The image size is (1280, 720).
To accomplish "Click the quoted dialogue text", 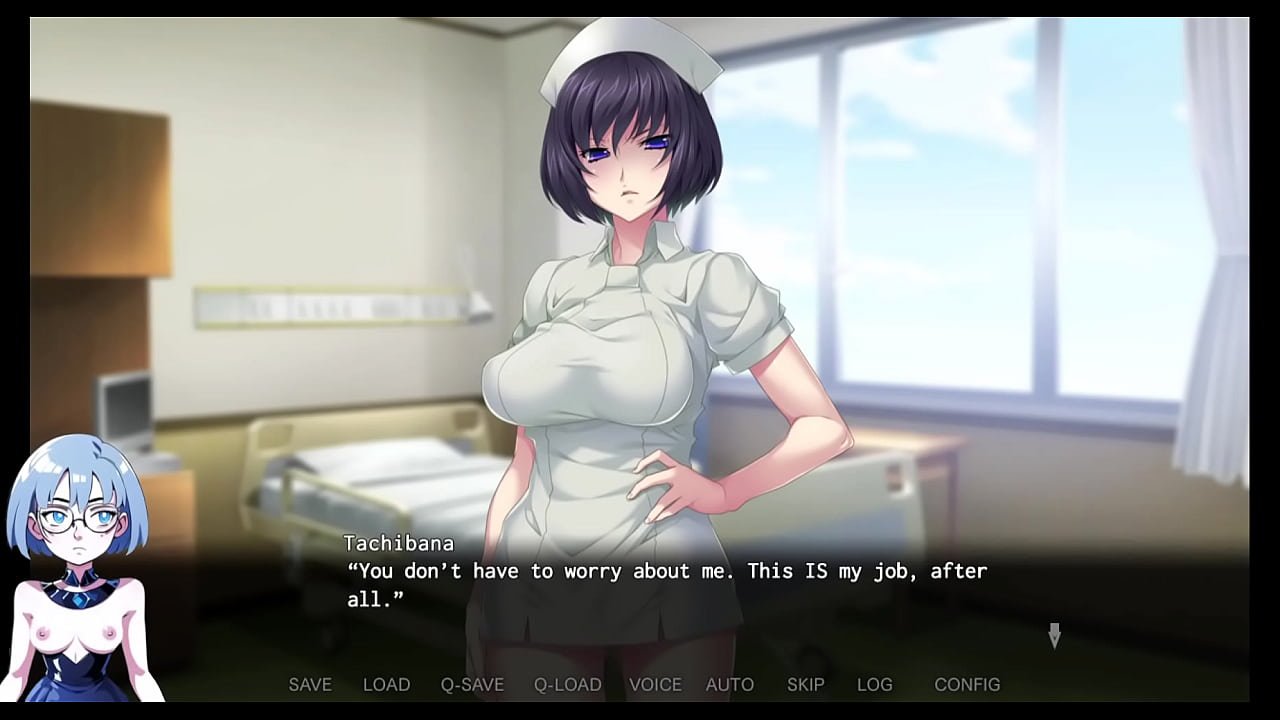I will pos(665,571).
